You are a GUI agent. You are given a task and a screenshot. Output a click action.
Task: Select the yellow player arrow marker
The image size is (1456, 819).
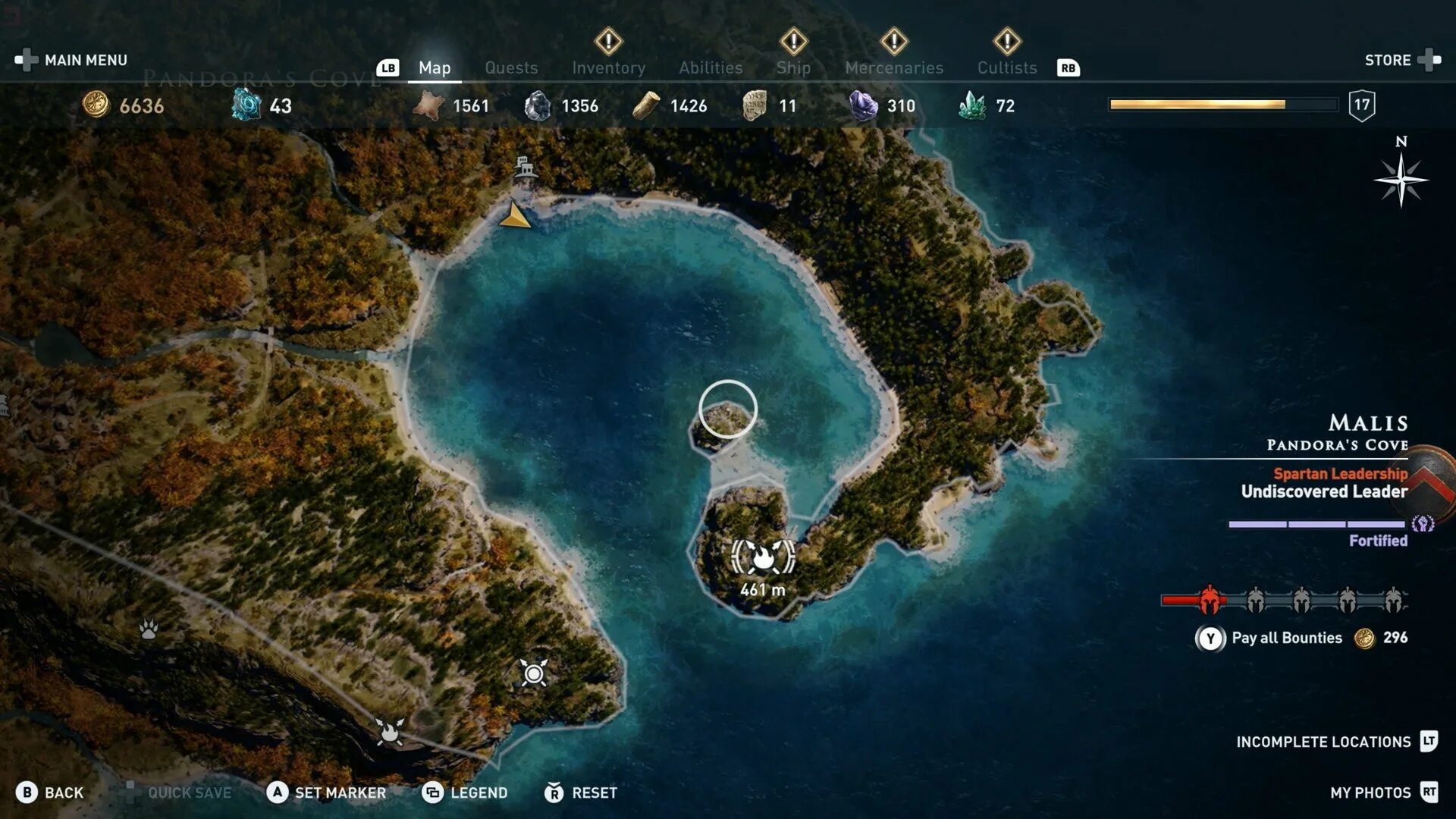pos(515,217)
